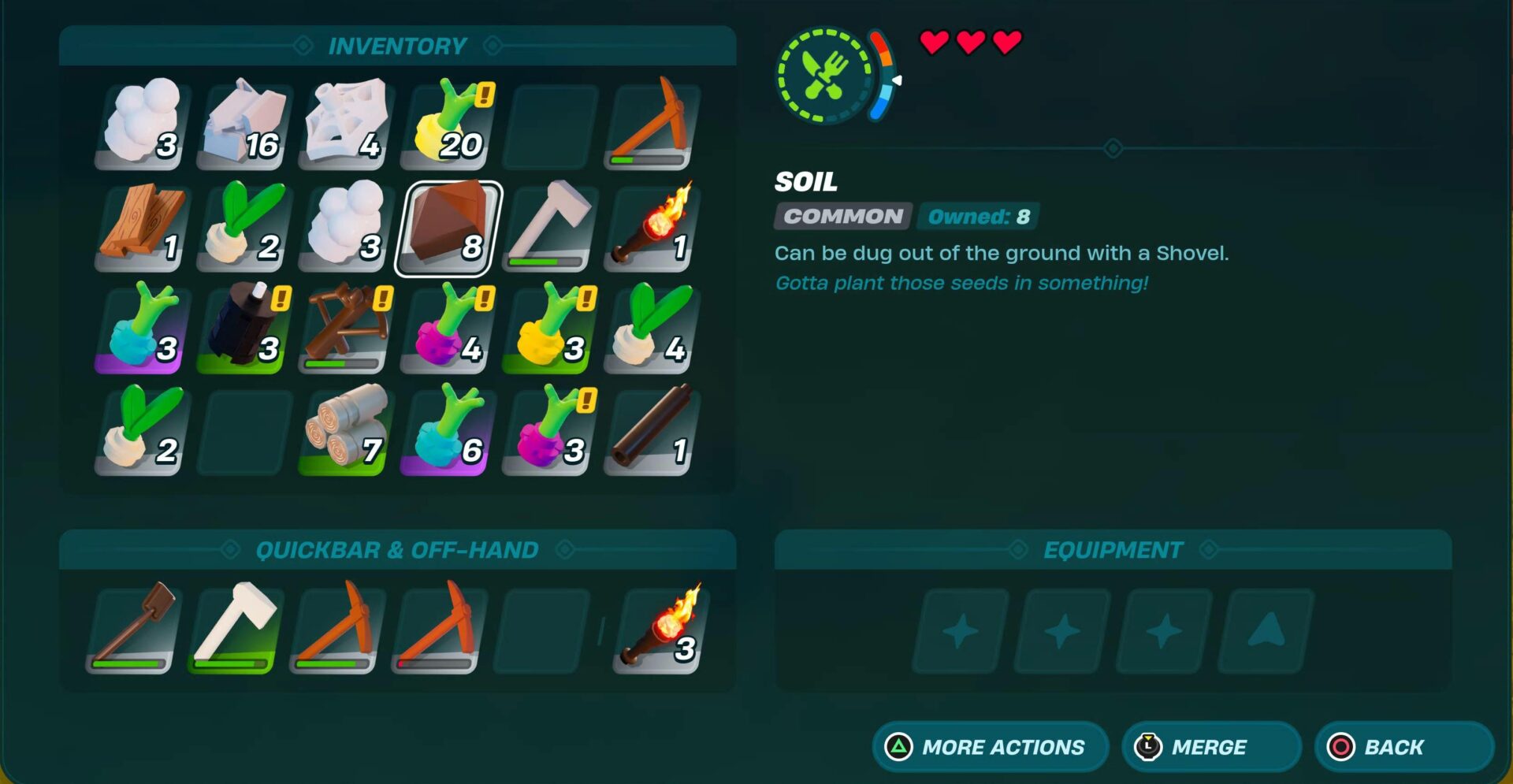Select the wooden rod inventory slot
This screenshot has width=1513, height=784.
coord(651,432)
